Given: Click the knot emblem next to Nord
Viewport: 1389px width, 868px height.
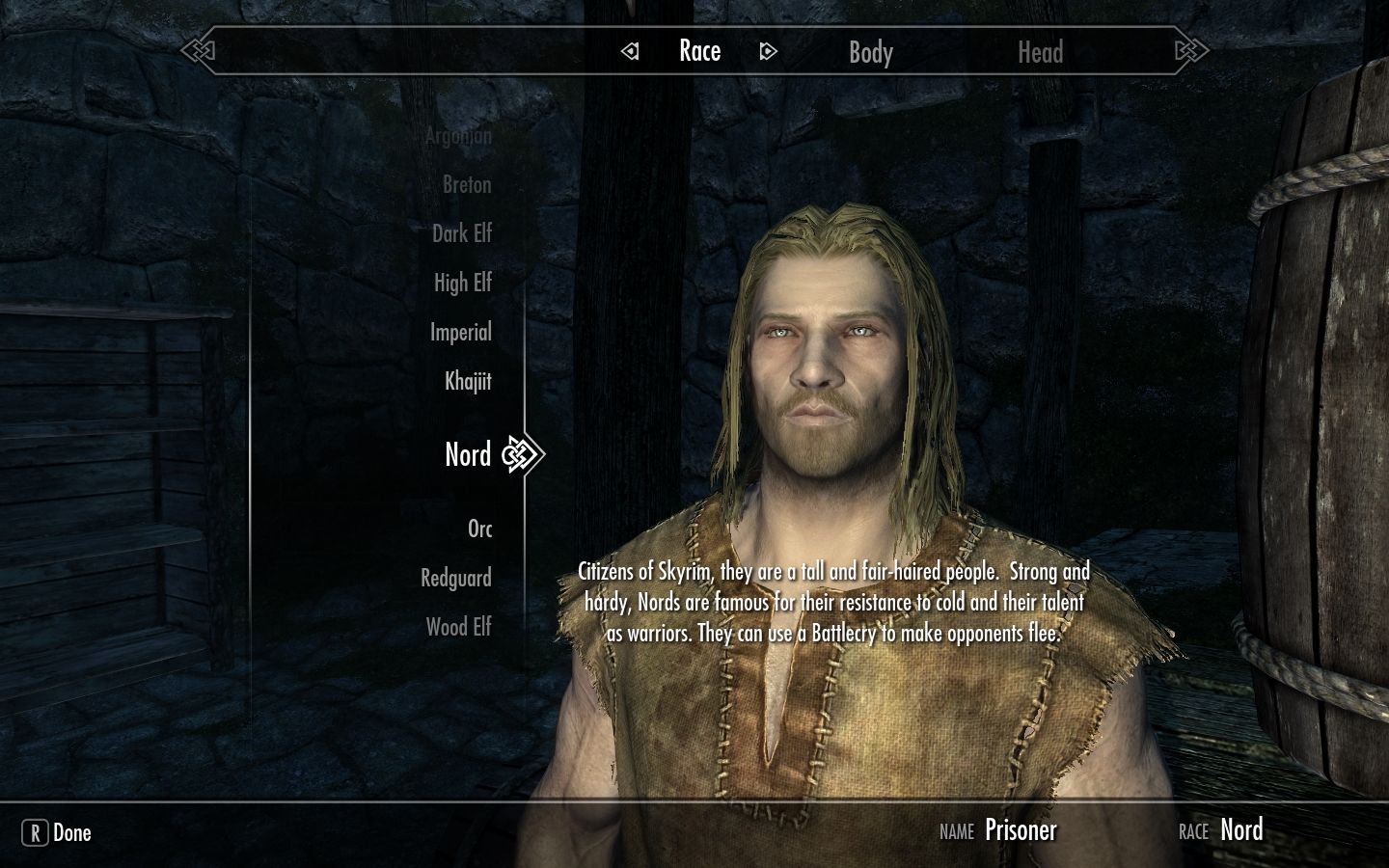Looking at the screenshot, I should (519, 454).
